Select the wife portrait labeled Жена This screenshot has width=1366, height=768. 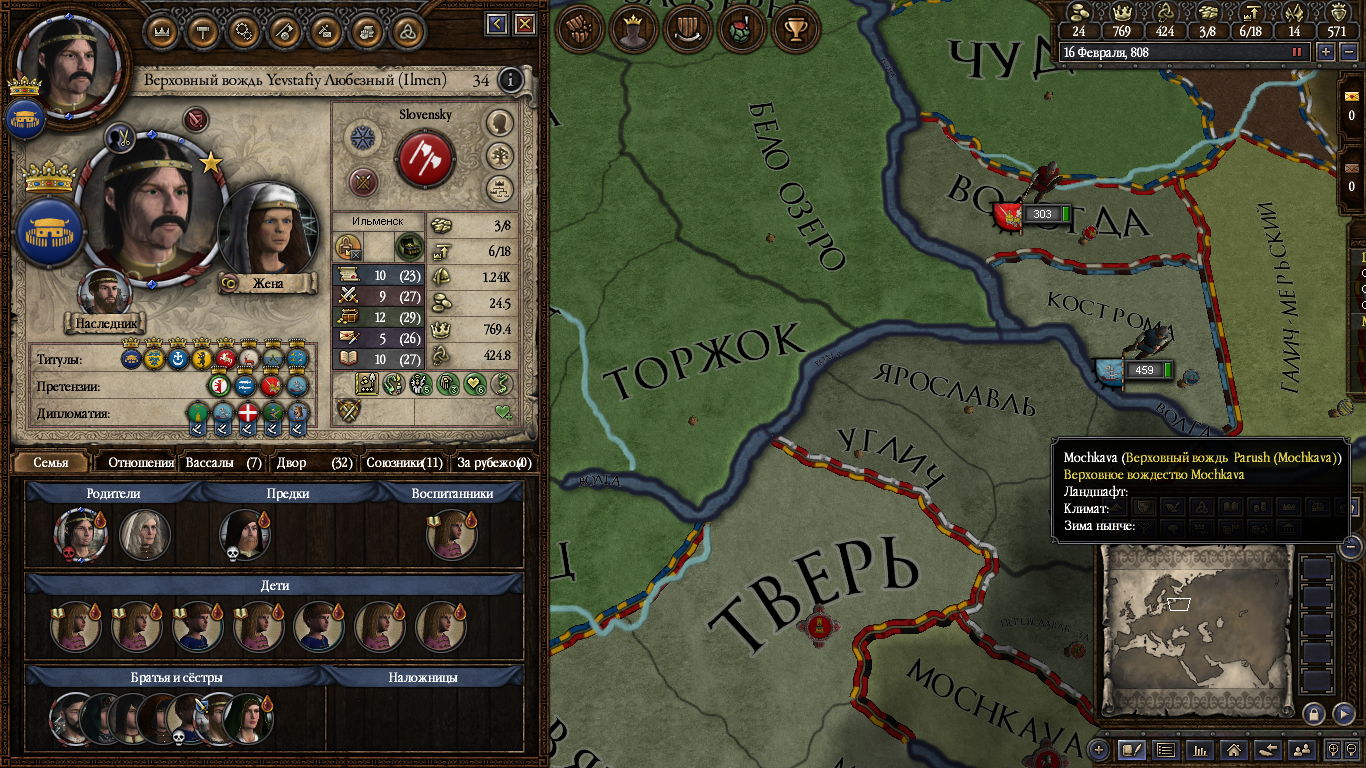point(266,231)
